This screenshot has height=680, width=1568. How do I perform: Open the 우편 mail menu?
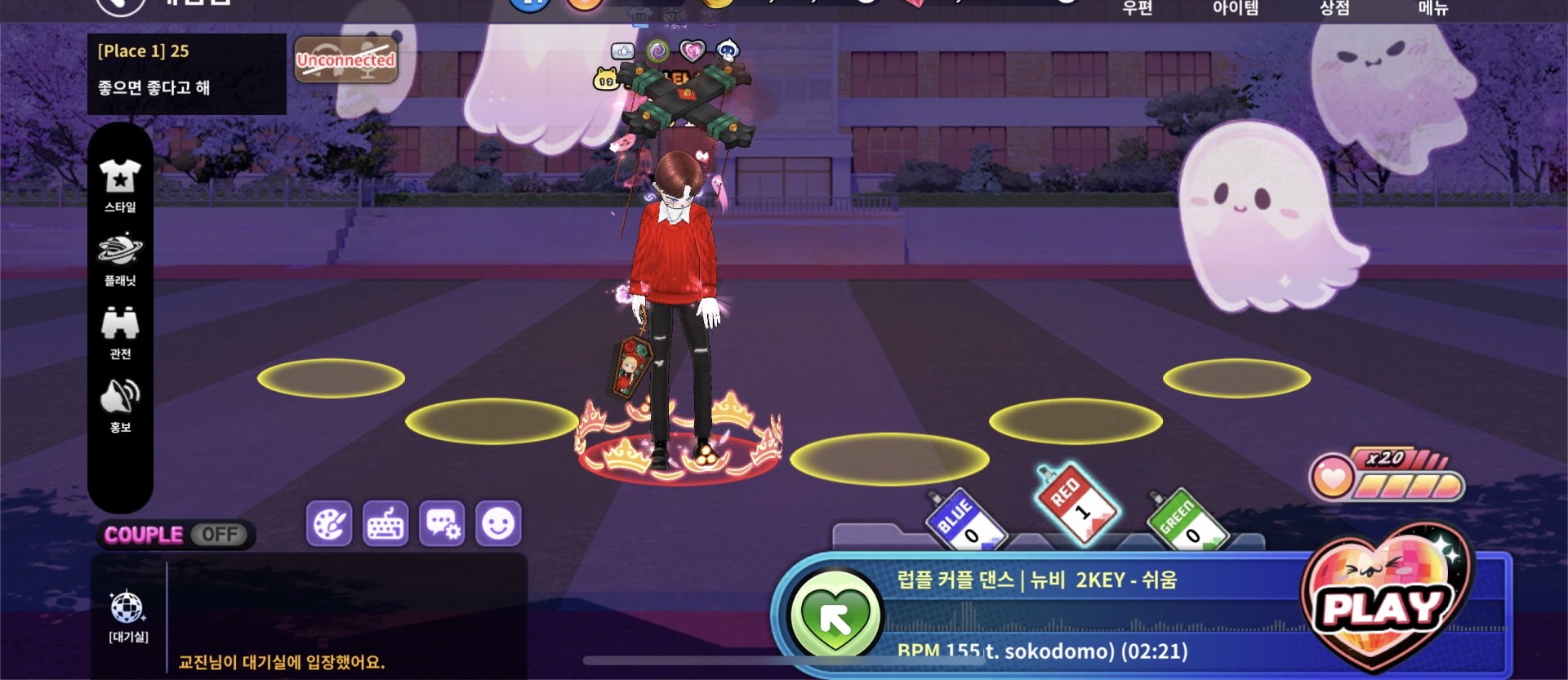pyautogui.click(x=1138, y=8)
